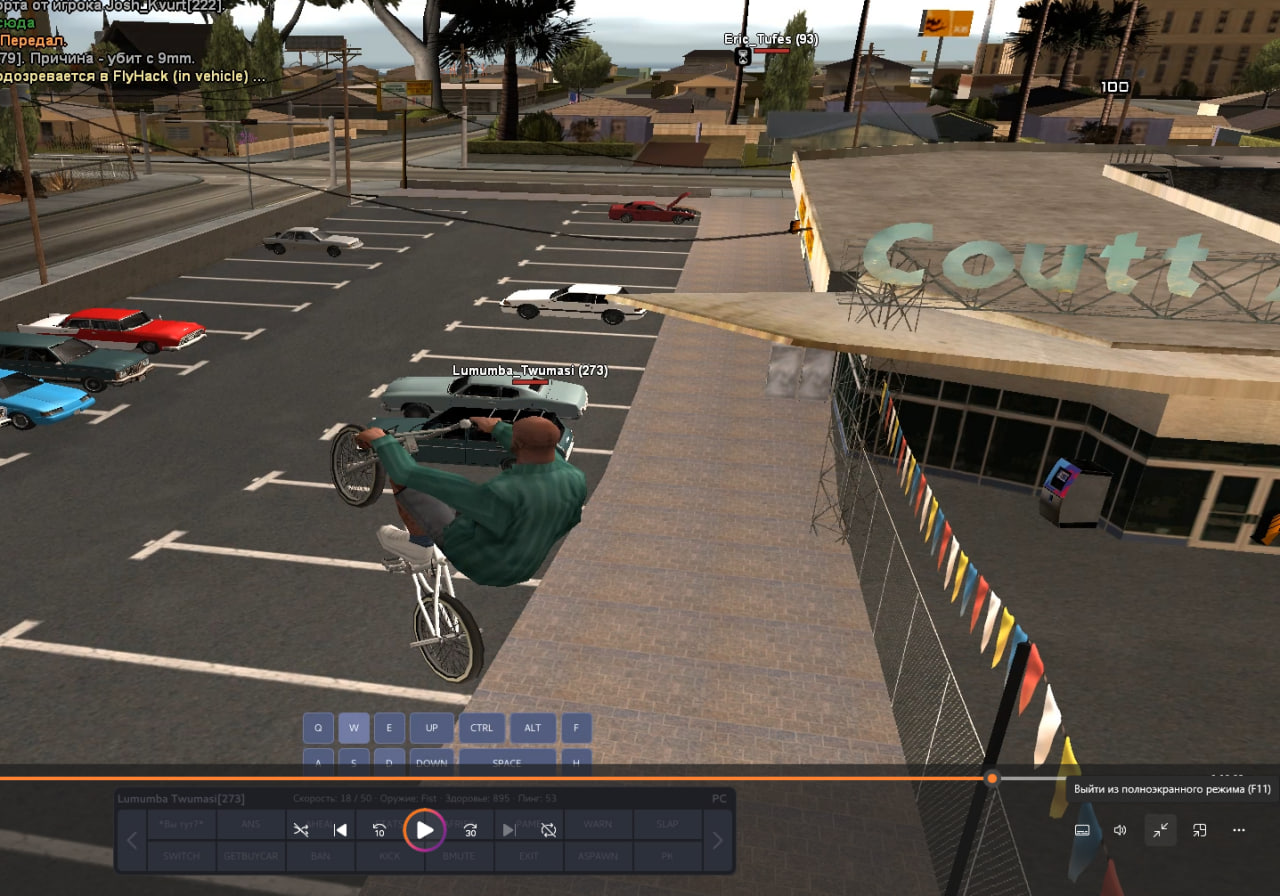1280x896 pixels.
Task: Exit fullscreen mode in the video player
Action: click(x=1160, y=830)
